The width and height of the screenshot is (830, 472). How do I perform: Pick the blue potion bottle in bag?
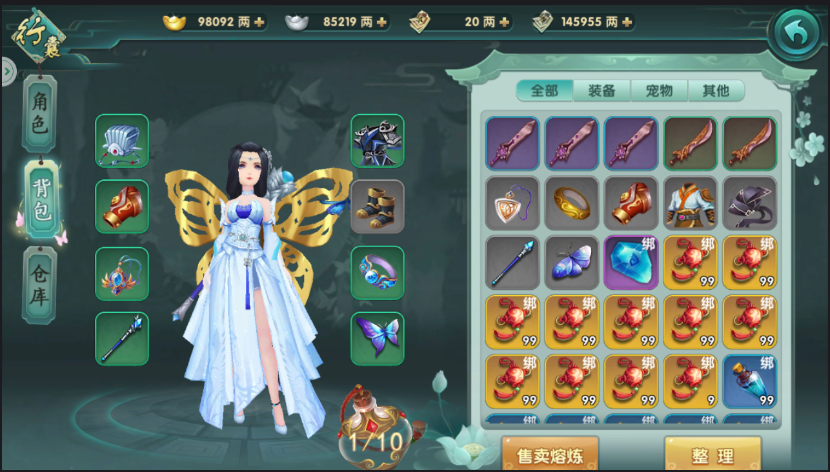750,380
